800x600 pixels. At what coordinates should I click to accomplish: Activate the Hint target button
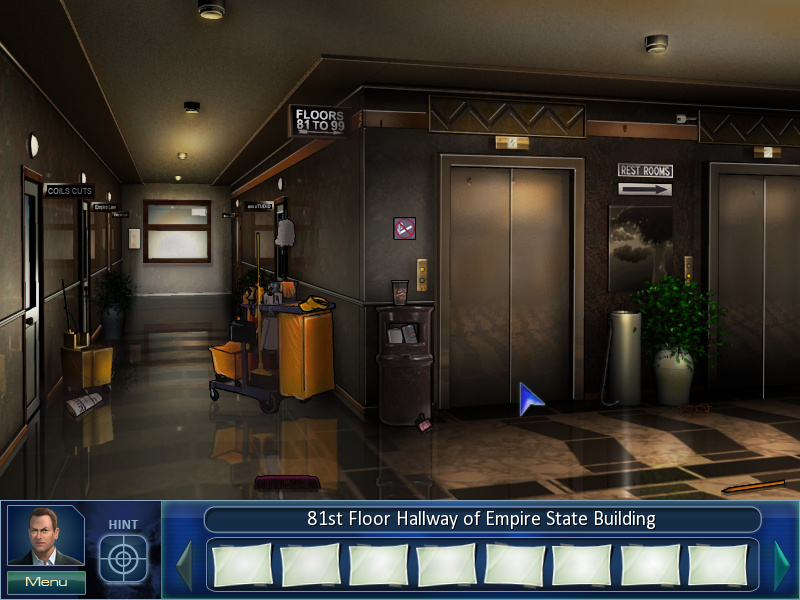tap(123, 558)
